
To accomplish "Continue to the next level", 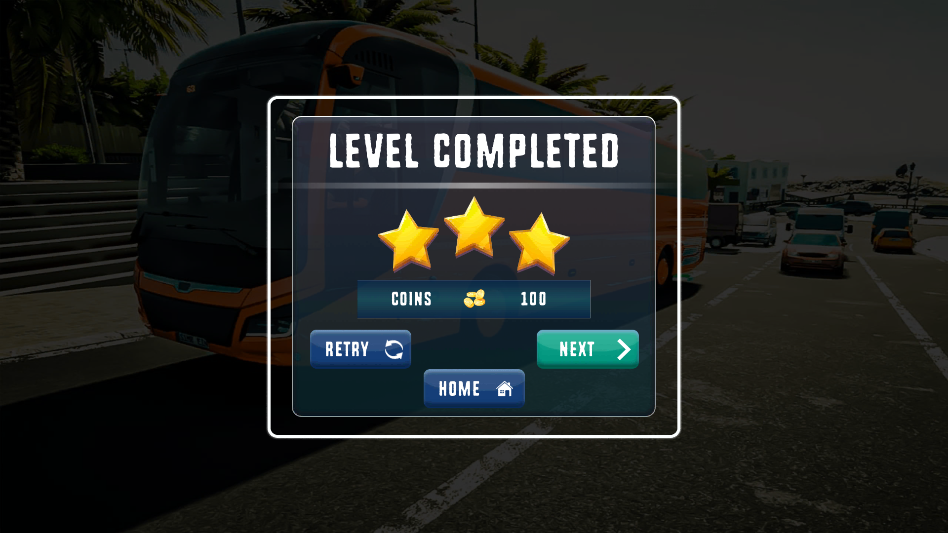I will pos(587,349).
